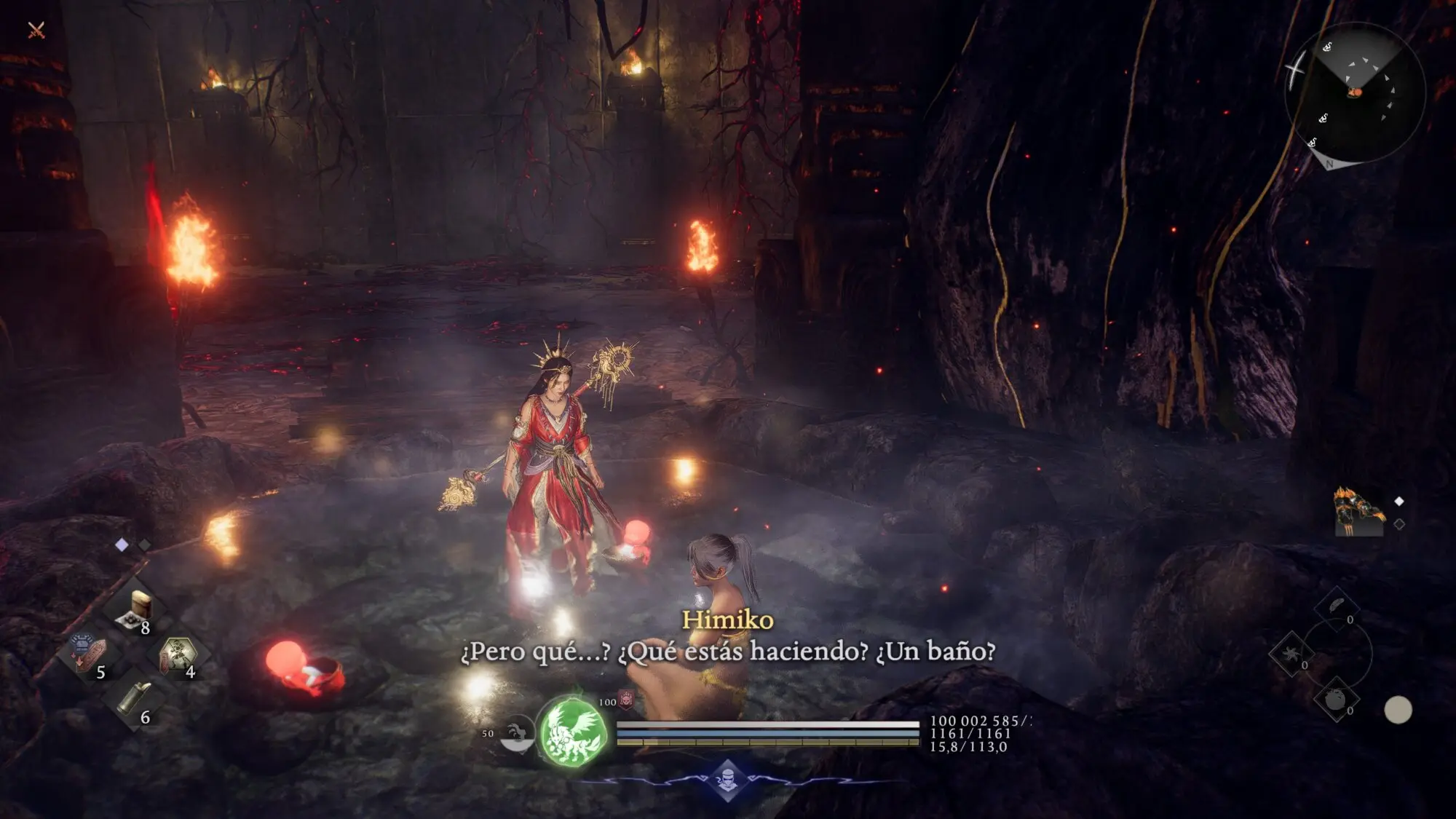The image size is (1456, 819).
Task: Select the bamboo tube item with 6 charges
Action: (x=134, y=700)
